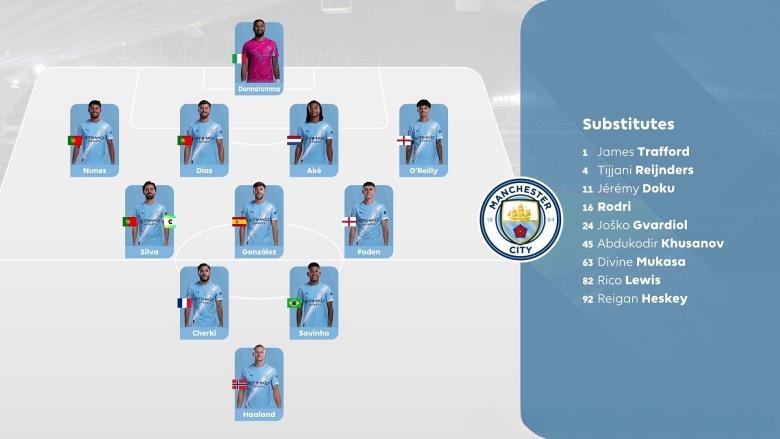Select goalkeeper Donnarumma's player card
Viewport: 780px width, 439px height.
(x=259, y=58)
